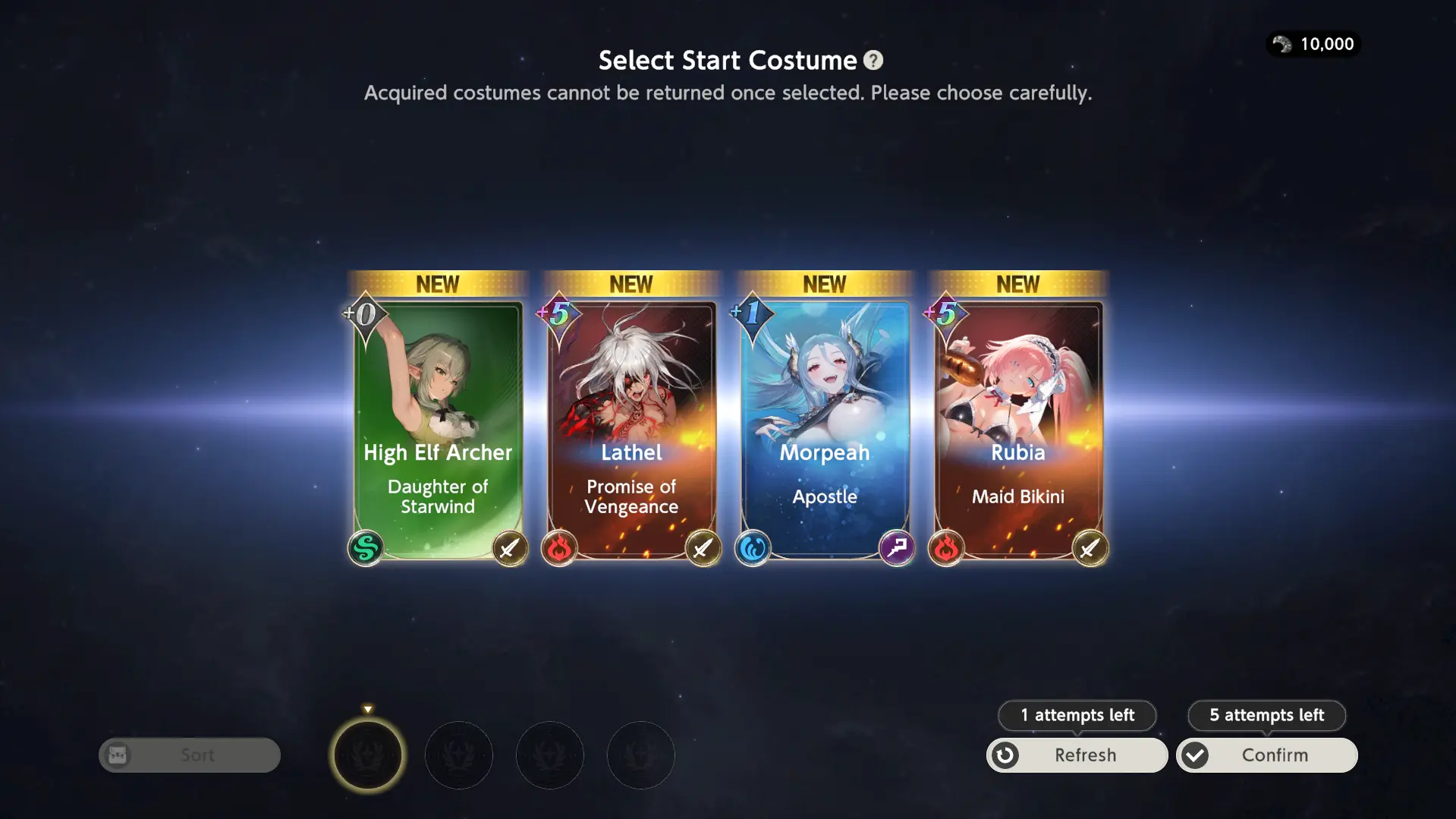Select the highlighted gold-ringed round slot
The image size is (1456, 819).
[x=368, y=755]
